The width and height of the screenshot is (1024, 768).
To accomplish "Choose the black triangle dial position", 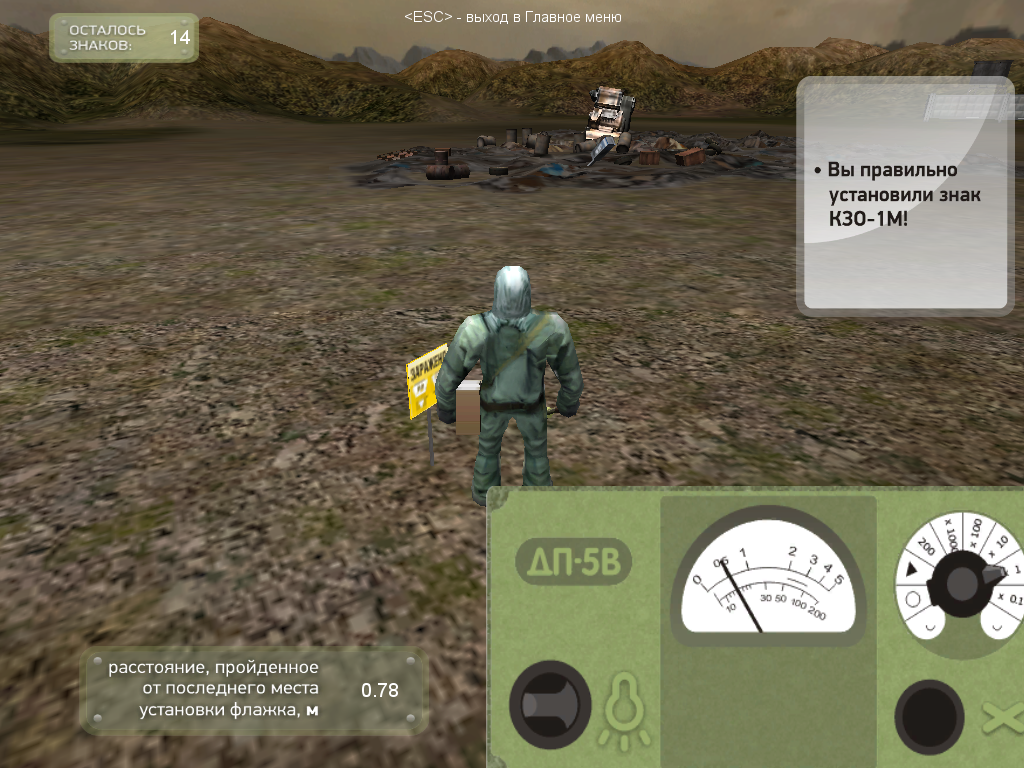I will click(x=911, y=570).
